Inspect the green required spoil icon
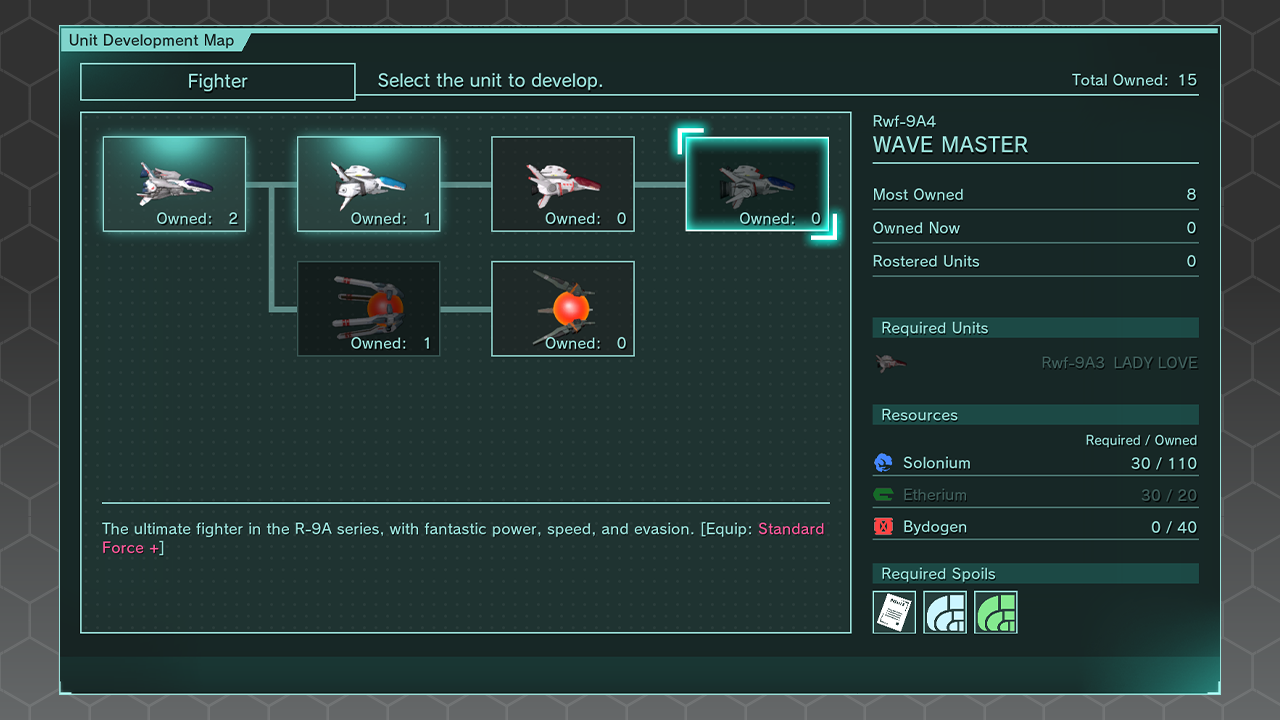This screenshot has height=720, width=1280. tap(996, 612)
